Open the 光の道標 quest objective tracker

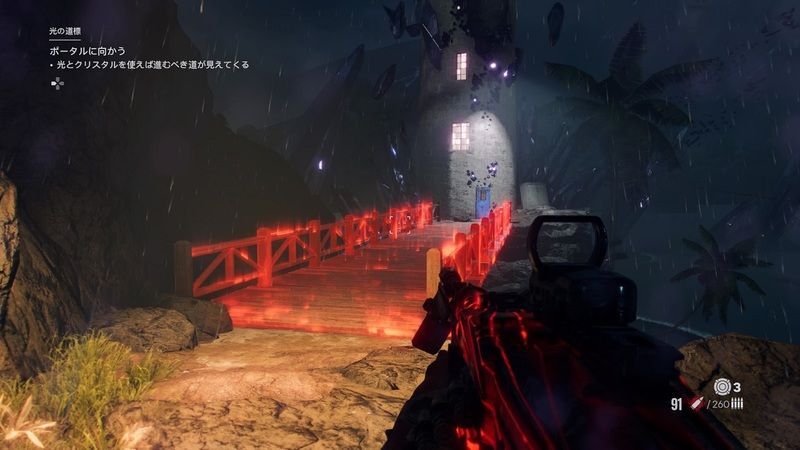click(64, 33)
